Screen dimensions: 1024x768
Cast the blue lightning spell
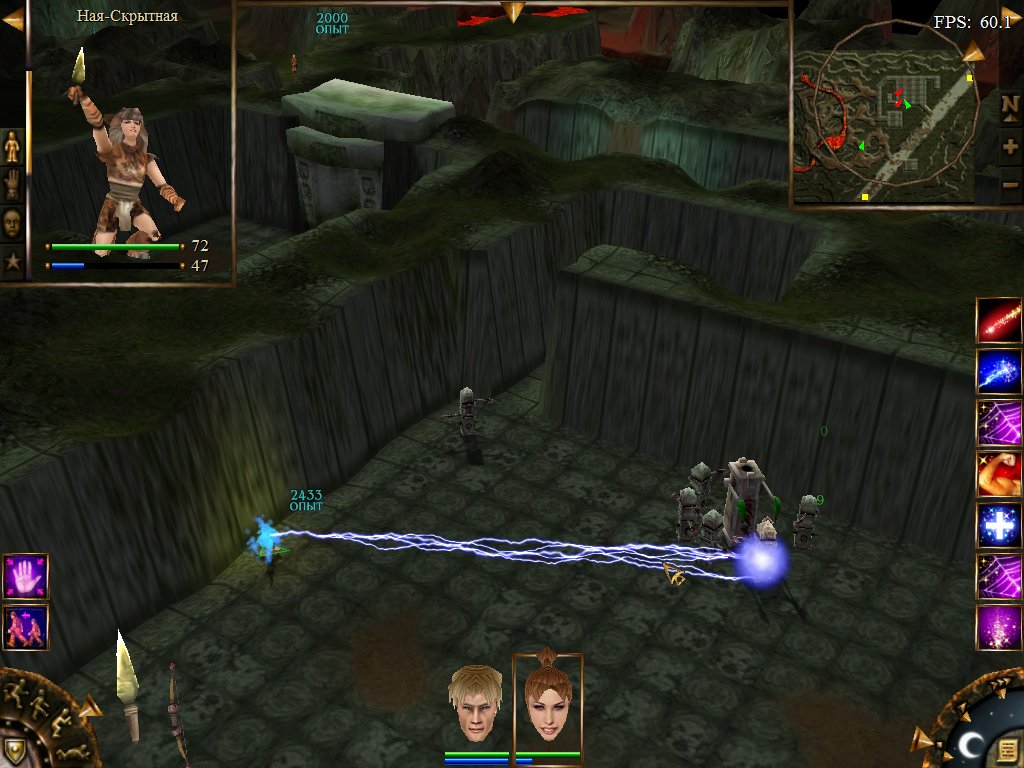(x=999, y=372)
